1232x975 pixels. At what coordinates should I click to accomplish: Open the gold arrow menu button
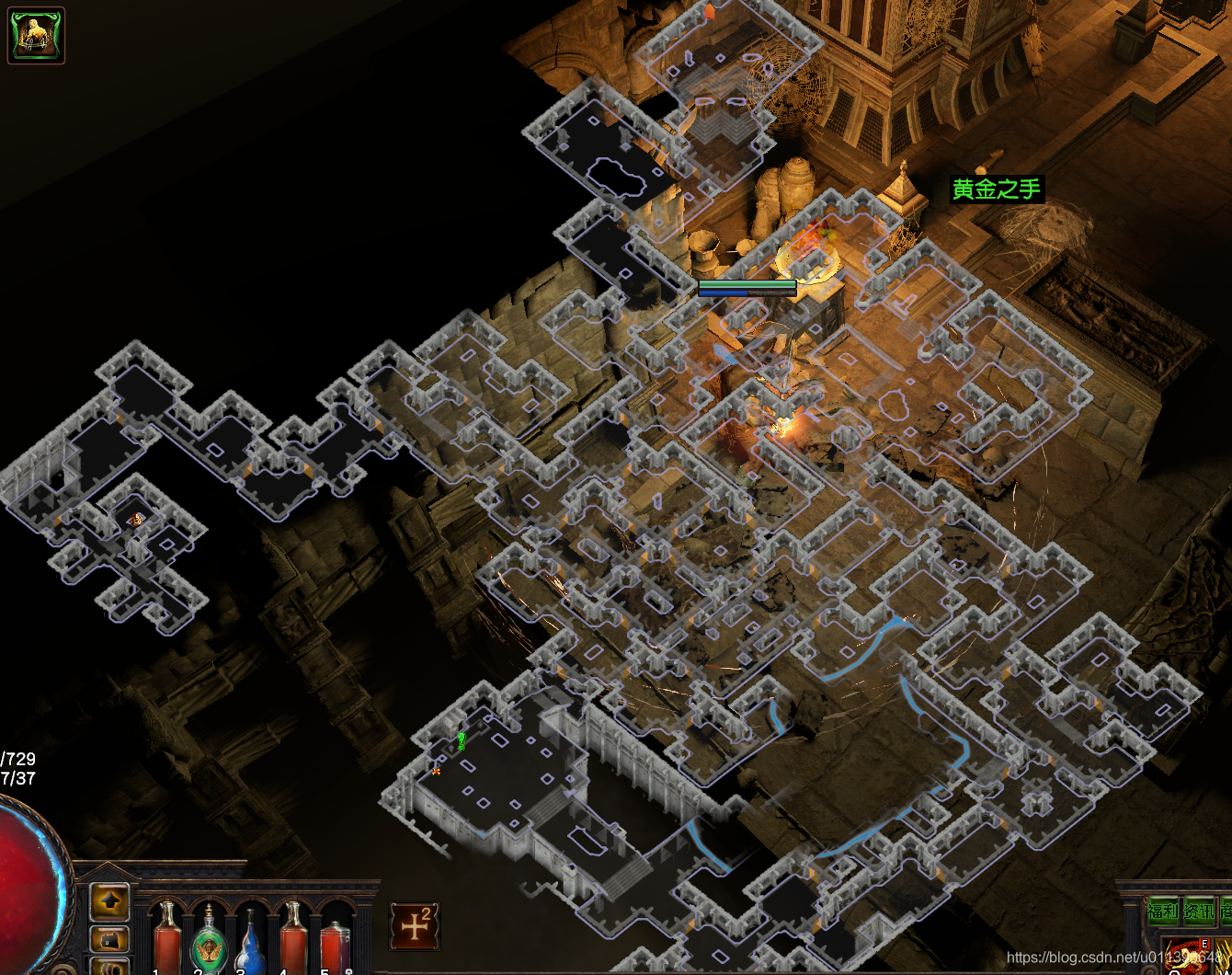pyautogui.click(x=110, y=902)
